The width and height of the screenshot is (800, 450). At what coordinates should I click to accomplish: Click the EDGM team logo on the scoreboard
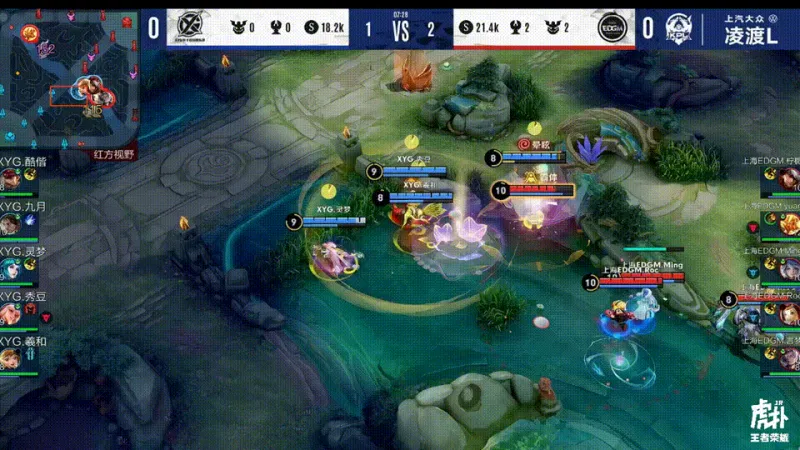pos(613,27)
